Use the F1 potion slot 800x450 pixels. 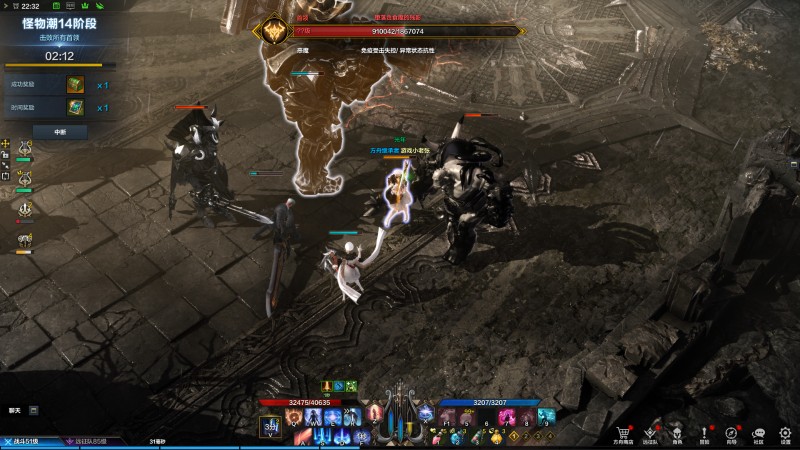448,416
